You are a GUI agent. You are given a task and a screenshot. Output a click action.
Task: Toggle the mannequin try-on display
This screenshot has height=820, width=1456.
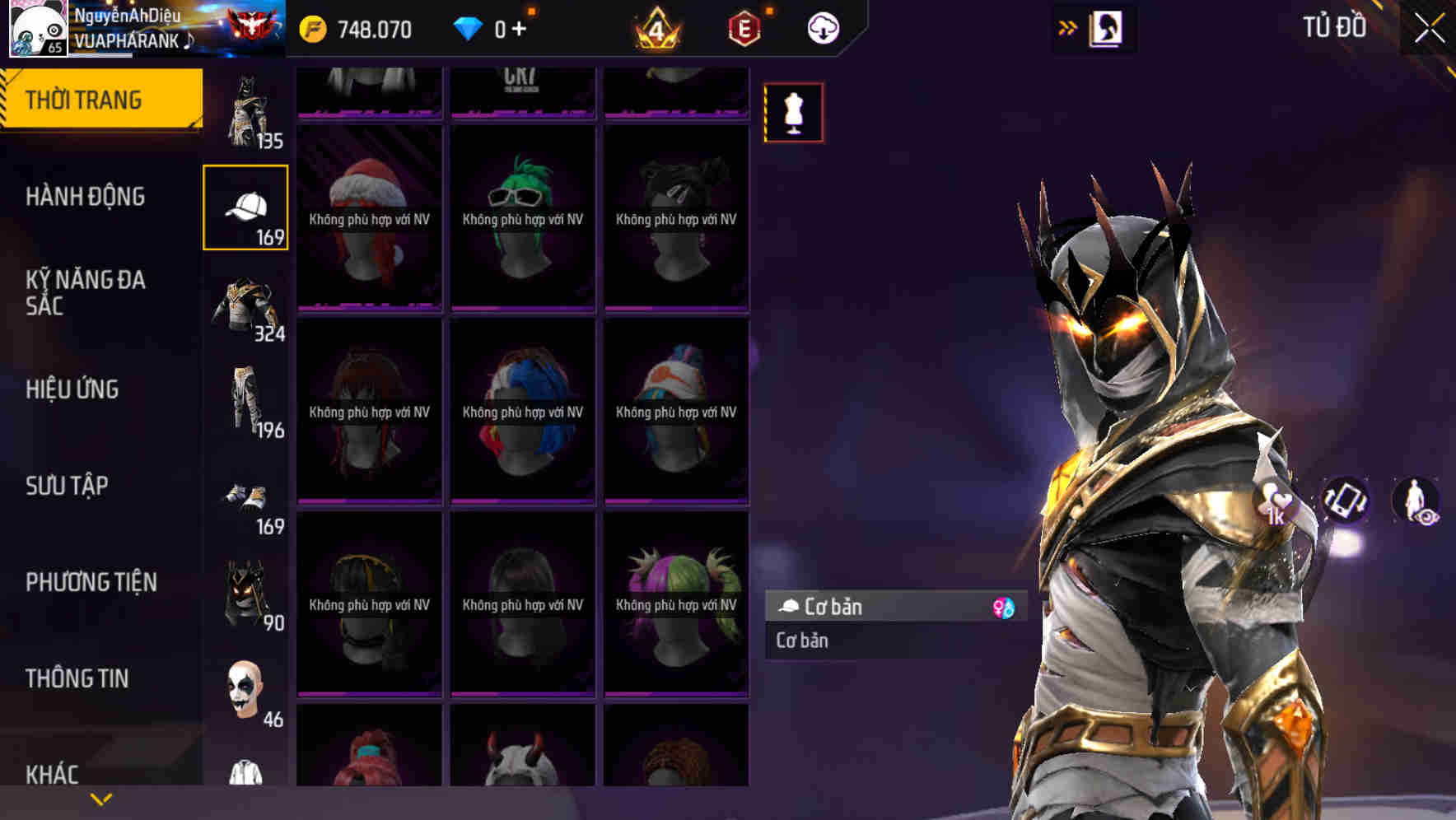(793, 113)
